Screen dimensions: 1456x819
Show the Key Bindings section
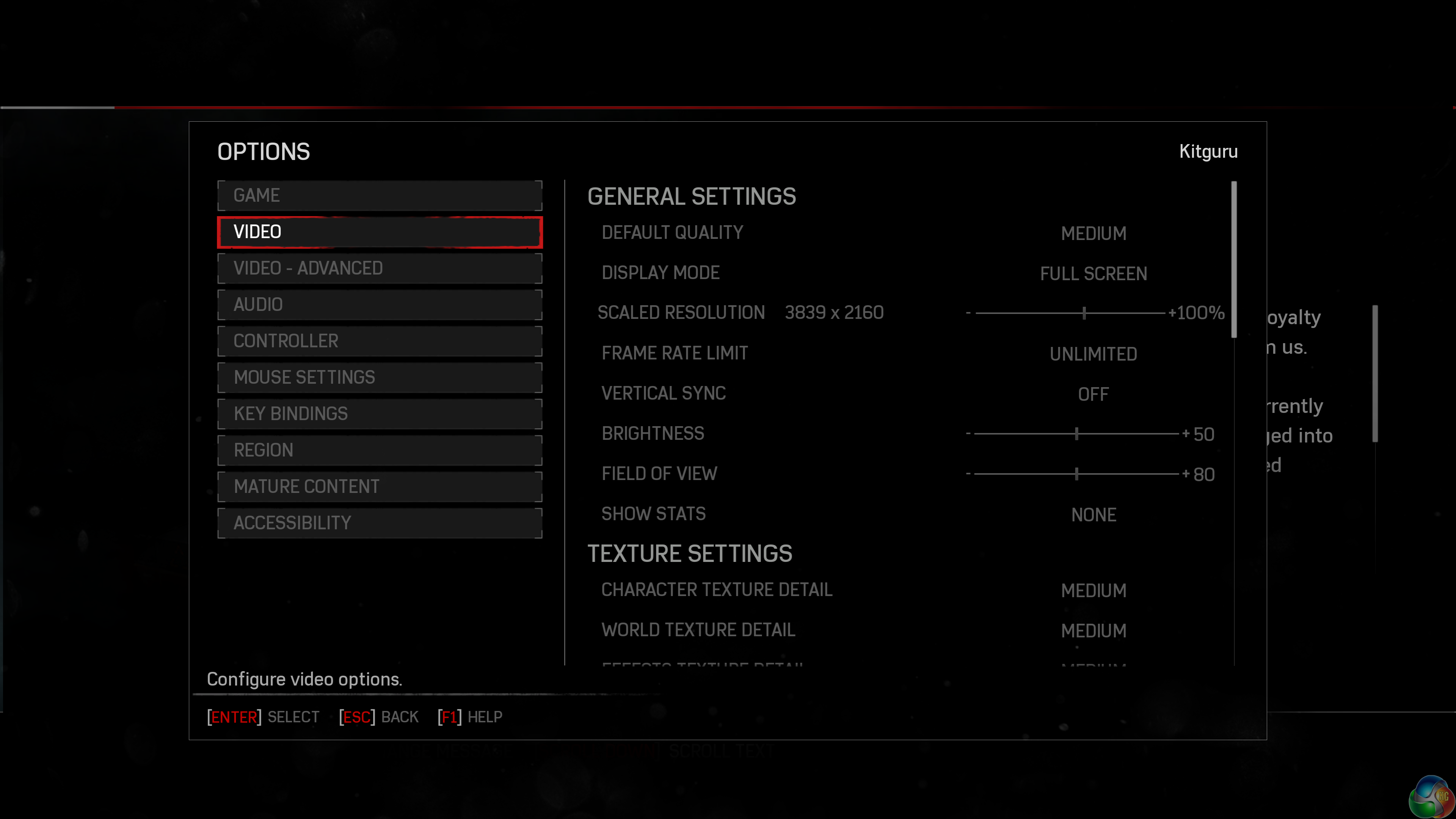click(379, 414)
